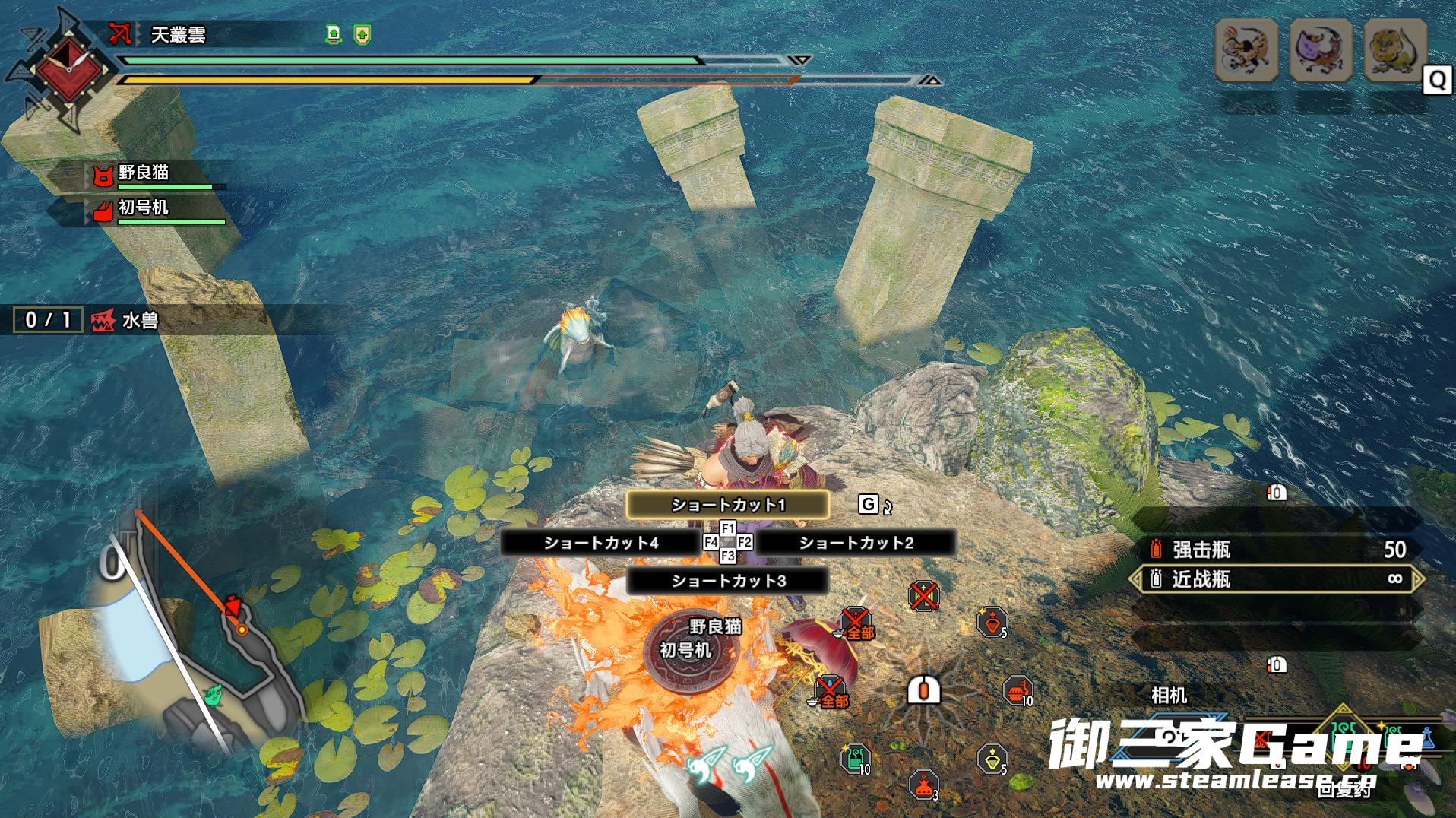
Task: Select the 强击瓶 coating row
Action: point(1277,550)
